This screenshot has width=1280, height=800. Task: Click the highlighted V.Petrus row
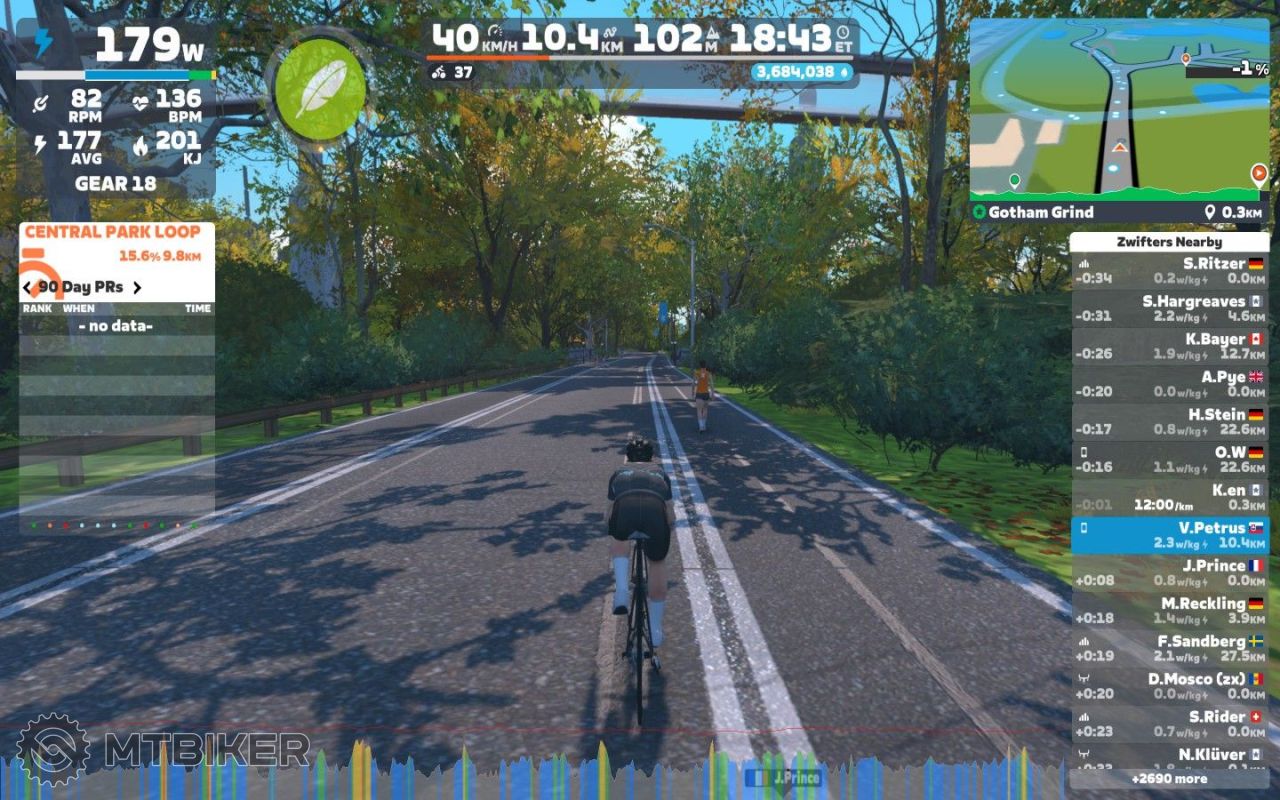tap(1169, 535)
